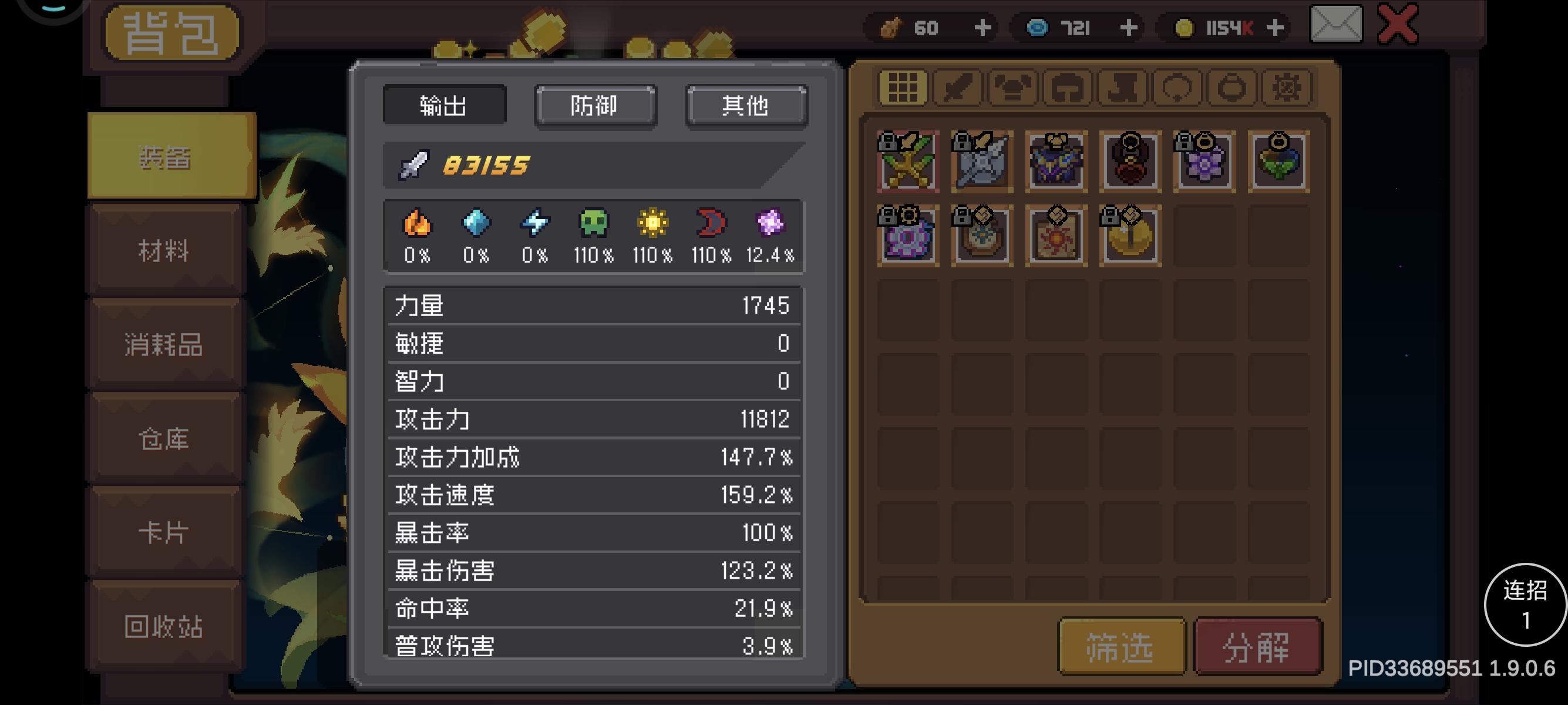The height and width of the screenshot is (705, 1568).
Task: Open the armor filter in the equipment grid
Action: coord(1013,87)
